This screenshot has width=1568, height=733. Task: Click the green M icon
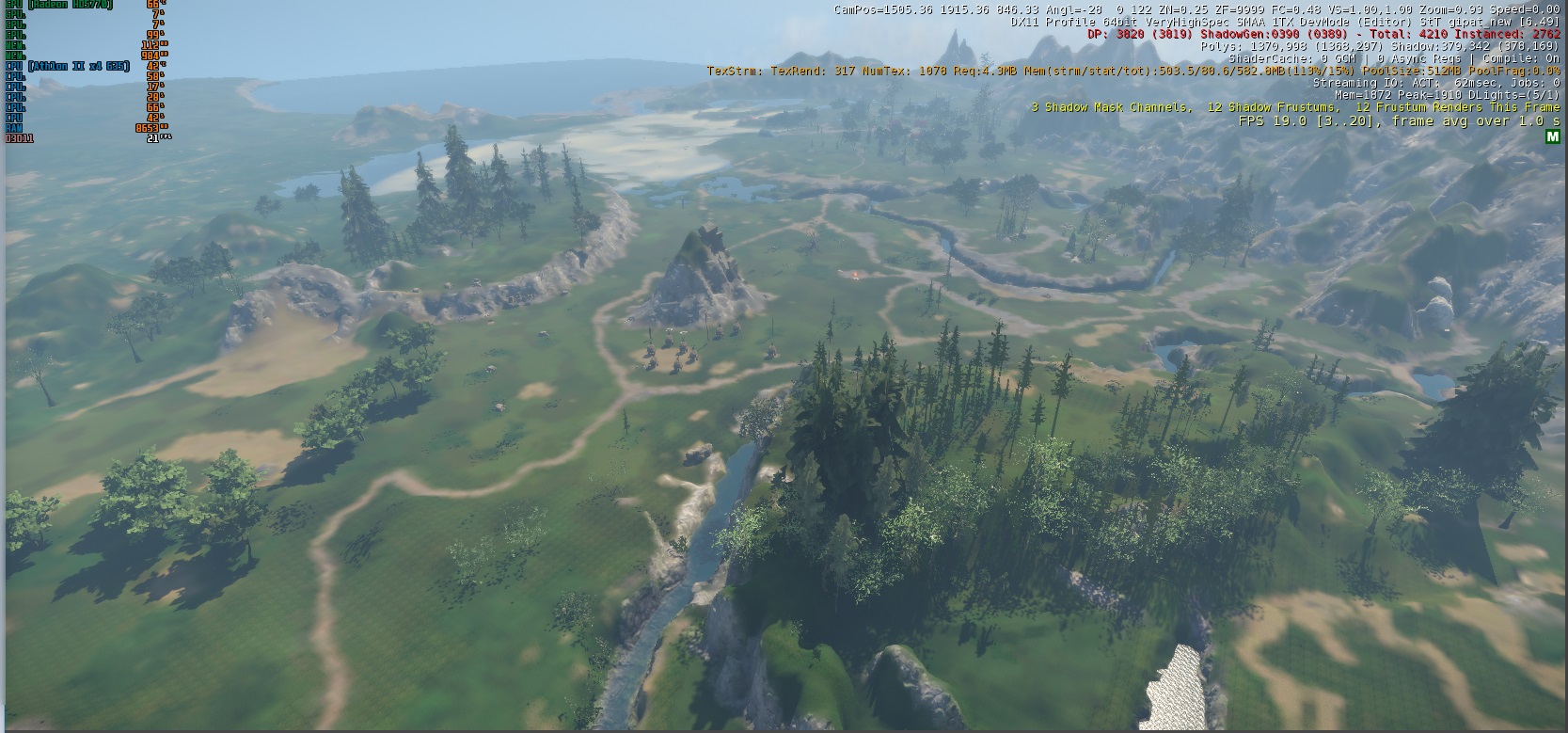pos(1552,137)
